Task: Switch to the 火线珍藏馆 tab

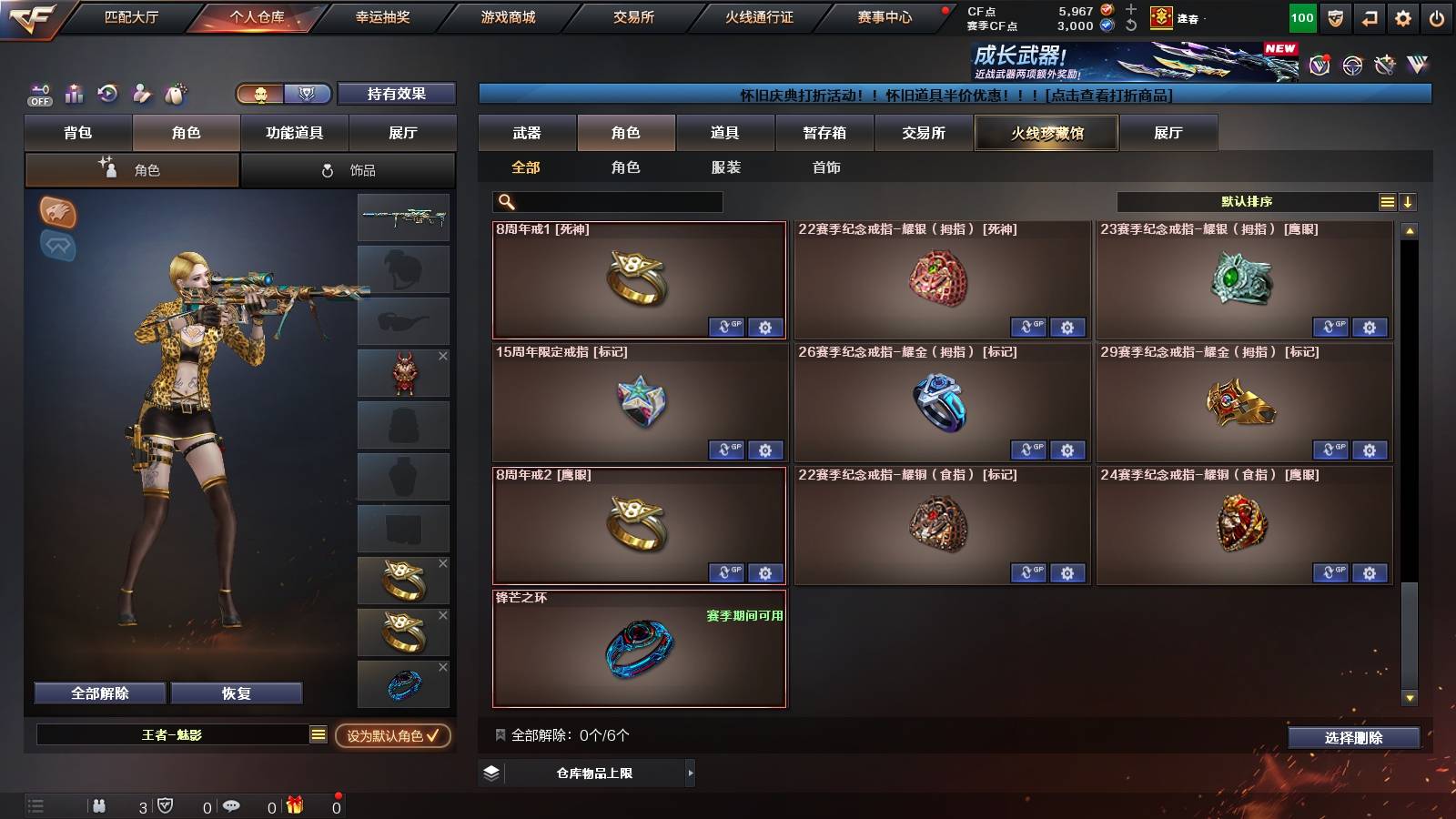Action: [1046, 133]
